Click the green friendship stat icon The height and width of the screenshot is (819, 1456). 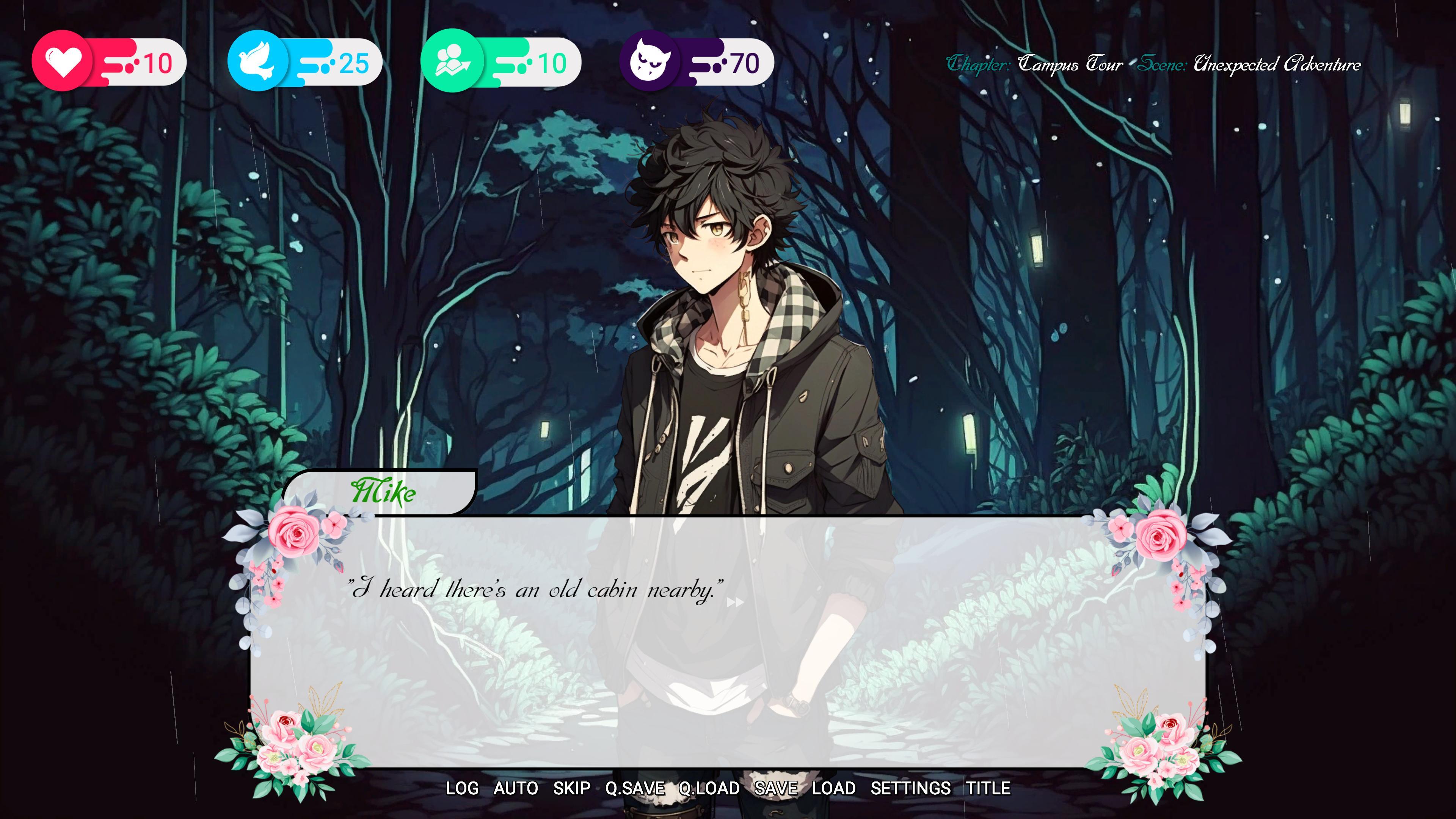pyautogui.click(x=452, y=62)
